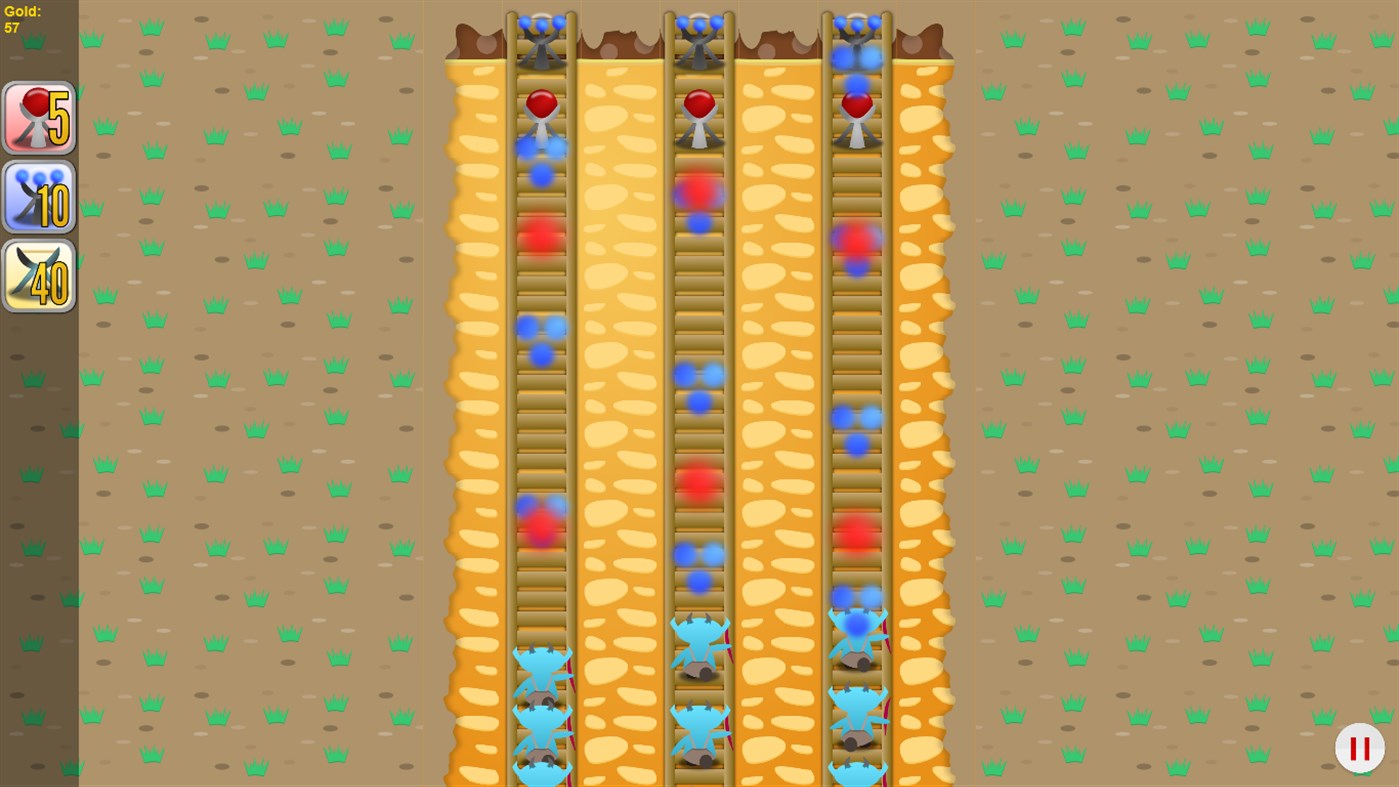Select the red climber on the left ladder

pyautogui.click(x=540, y=110)
